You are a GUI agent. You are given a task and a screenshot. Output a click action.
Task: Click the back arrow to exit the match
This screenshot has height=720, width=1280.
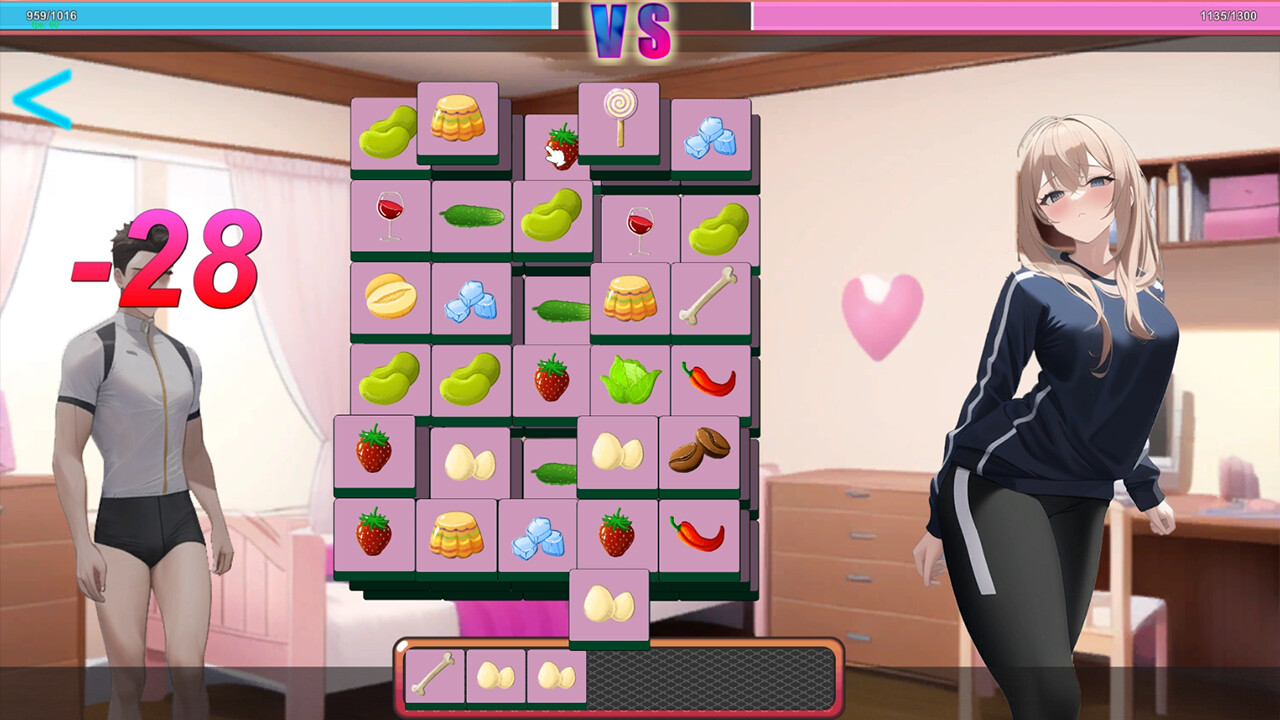(35, 95)
